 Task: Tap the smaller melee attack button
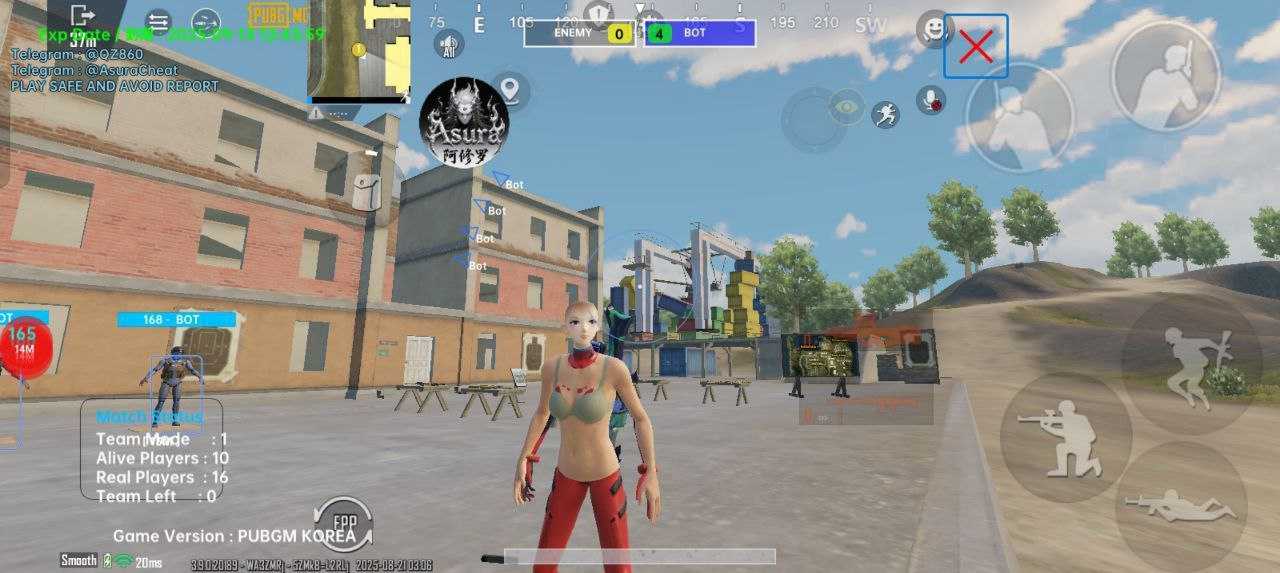point(1020,117)
